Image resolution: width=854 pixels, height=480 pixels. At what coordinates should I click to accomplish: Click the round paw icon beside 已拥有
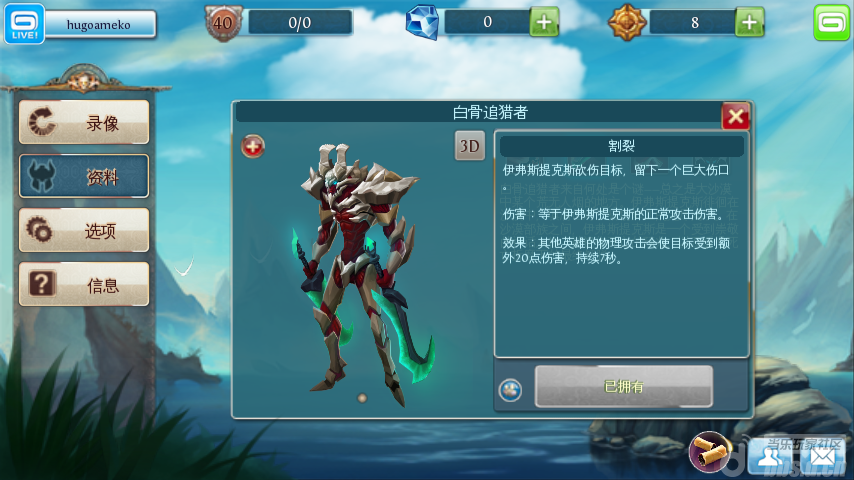click(511, 390)
